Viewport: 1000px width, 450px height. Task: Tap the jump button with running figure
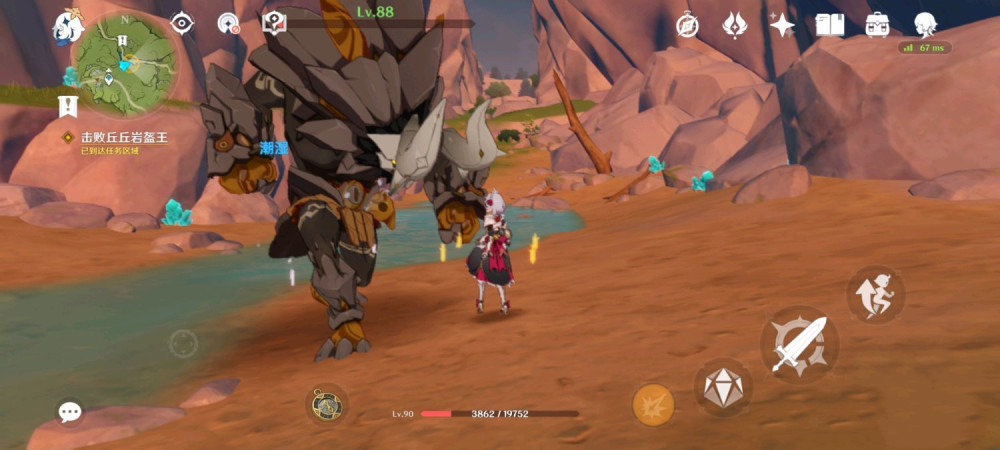click(x=875, y=294)
